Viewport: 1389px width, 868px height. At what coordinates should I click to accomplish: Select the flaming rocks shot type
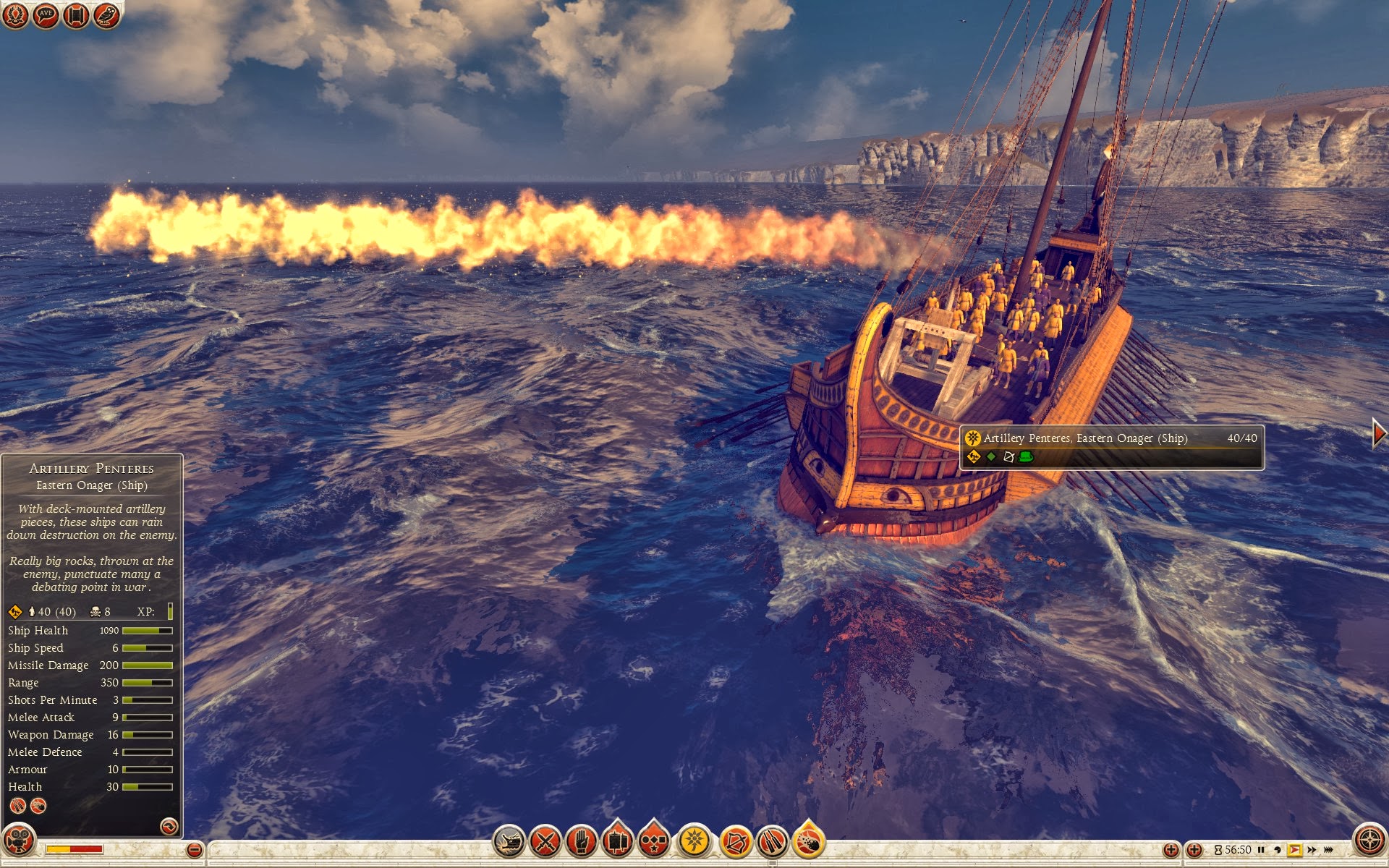click(809, 842)
